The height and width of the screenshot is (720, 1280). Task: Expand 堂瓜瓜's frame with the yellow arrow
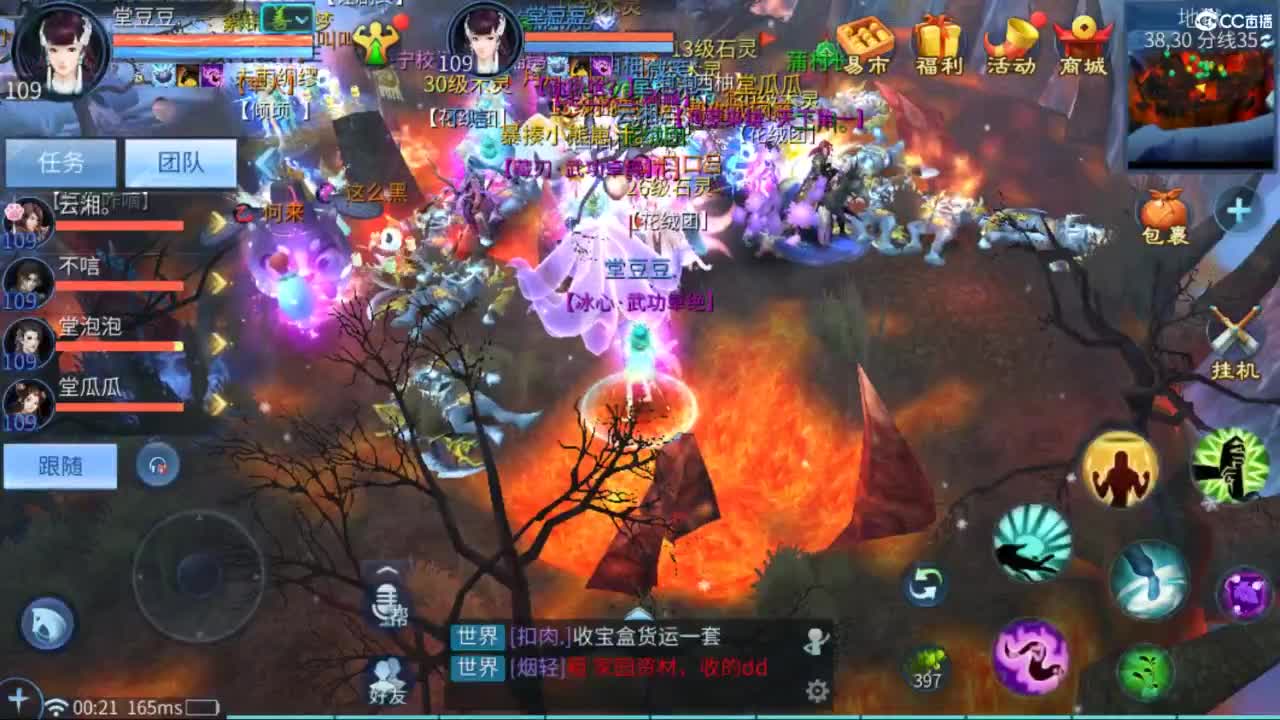[220, 402]
